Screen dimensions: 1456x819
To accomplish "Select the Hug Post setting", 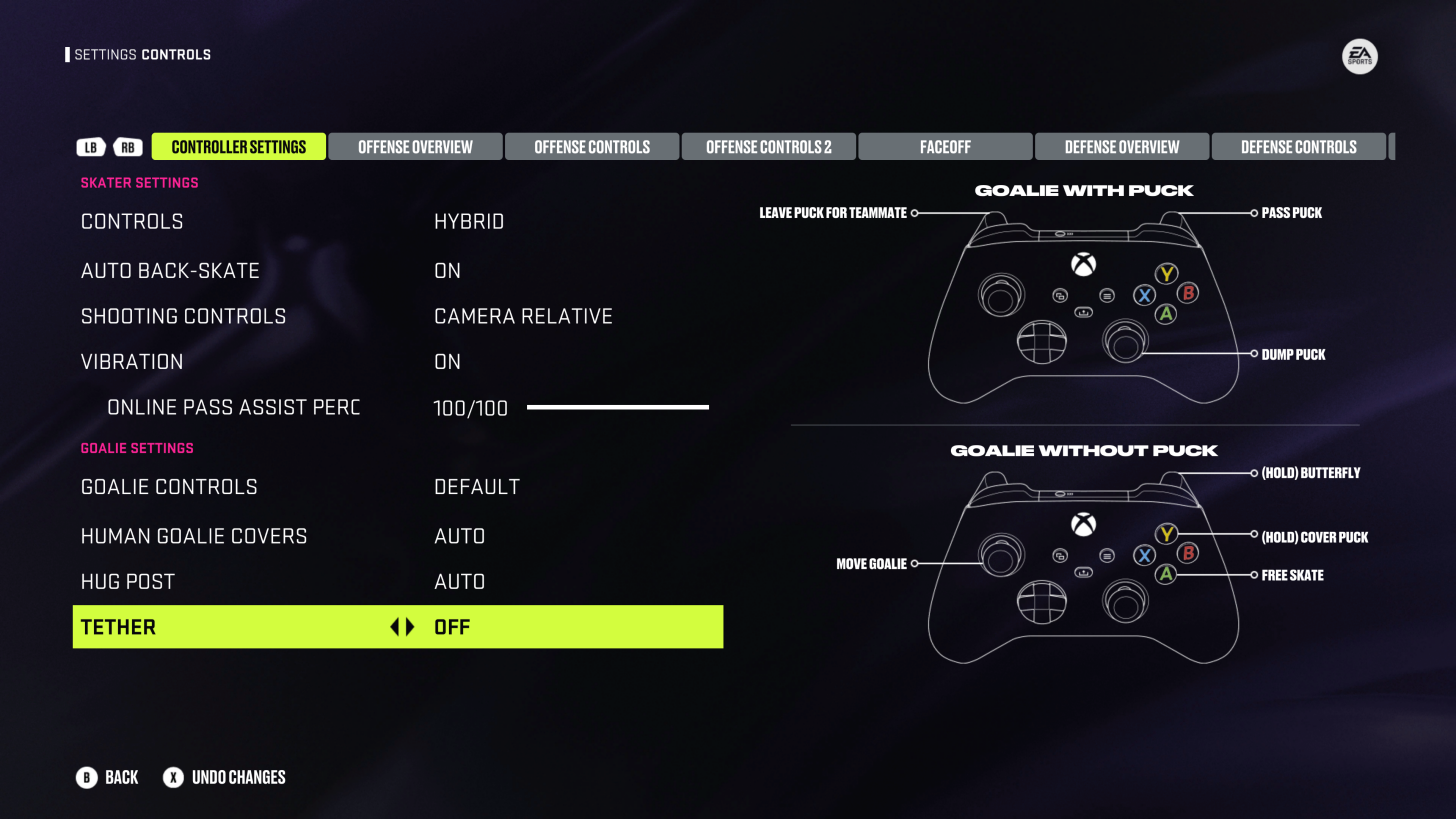I will pos(397,582).
